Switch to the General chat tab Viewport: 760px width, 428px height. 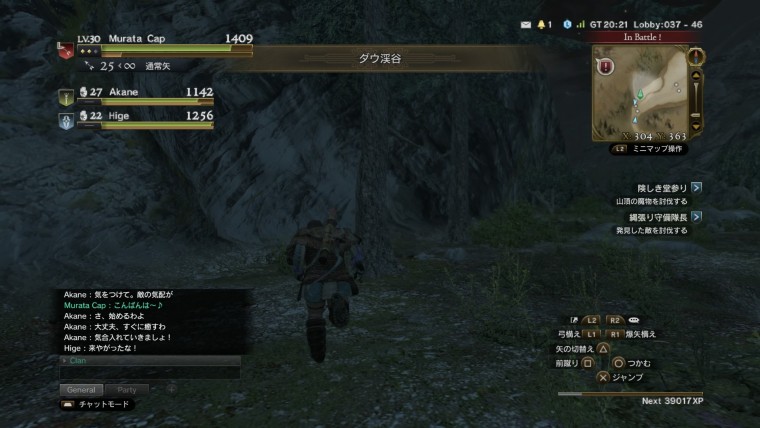click(83, 390)
